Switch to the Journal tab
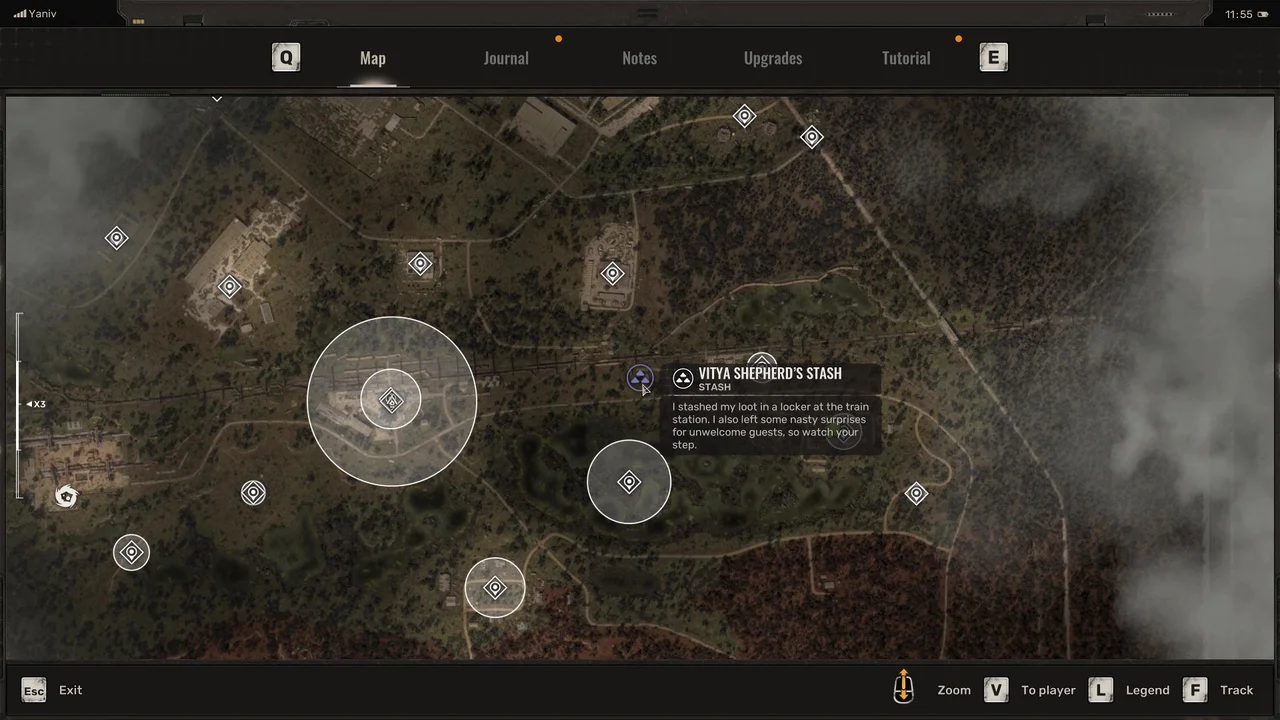 506,58
